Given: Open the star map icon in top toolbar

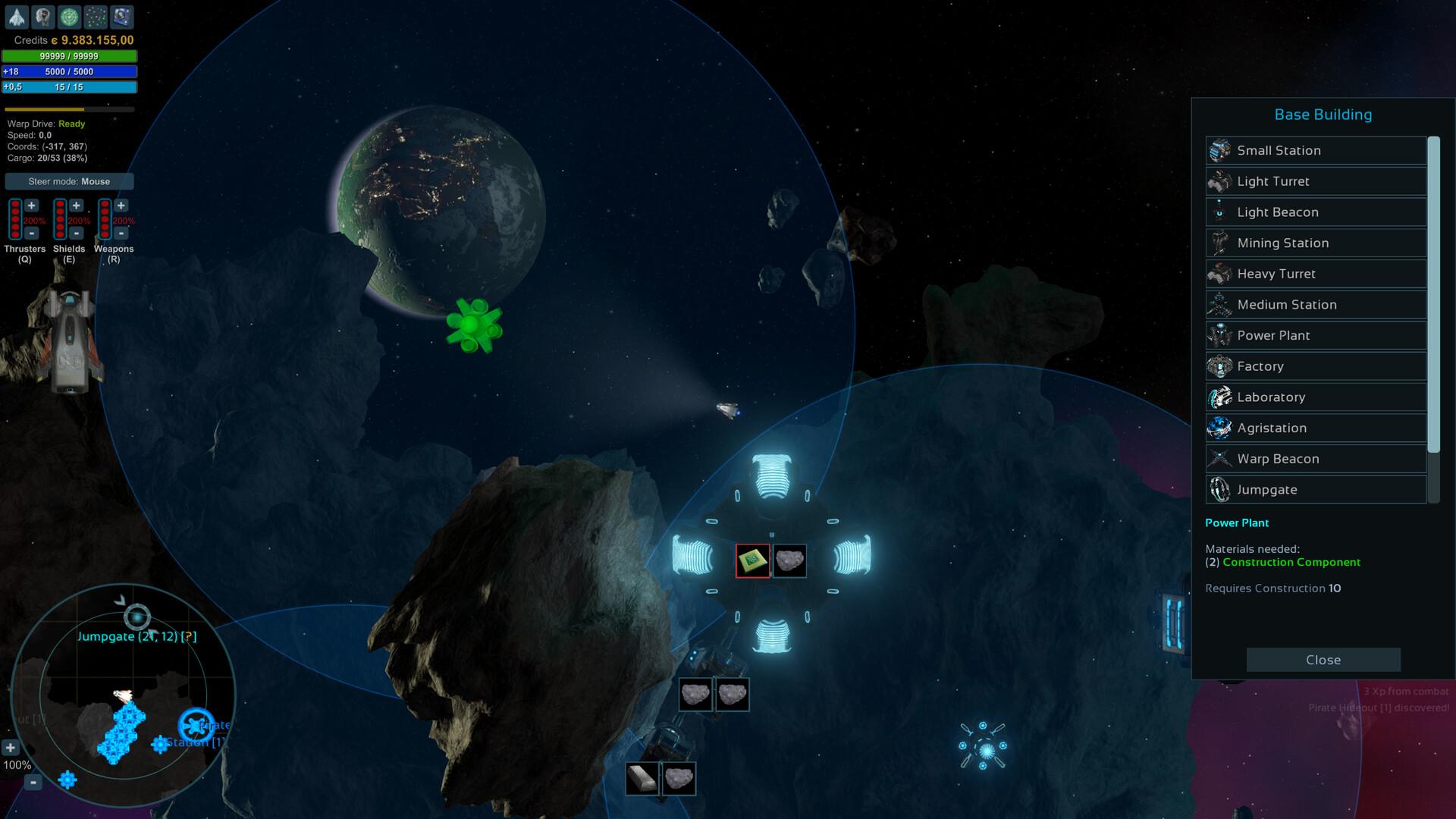Looking at the screenshot, I should pyautogui.click(x=95, y=15).
